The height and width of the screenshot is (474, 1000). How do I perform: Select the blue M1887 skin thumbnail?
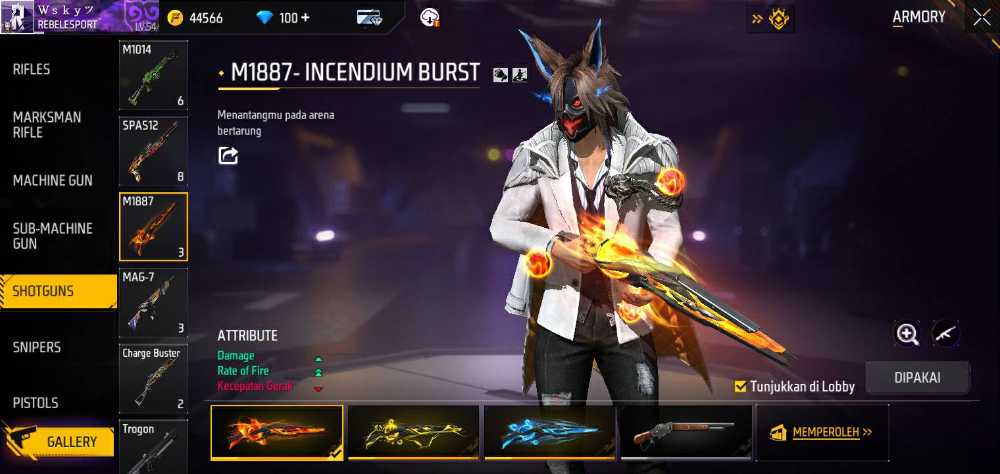(550, 433)
